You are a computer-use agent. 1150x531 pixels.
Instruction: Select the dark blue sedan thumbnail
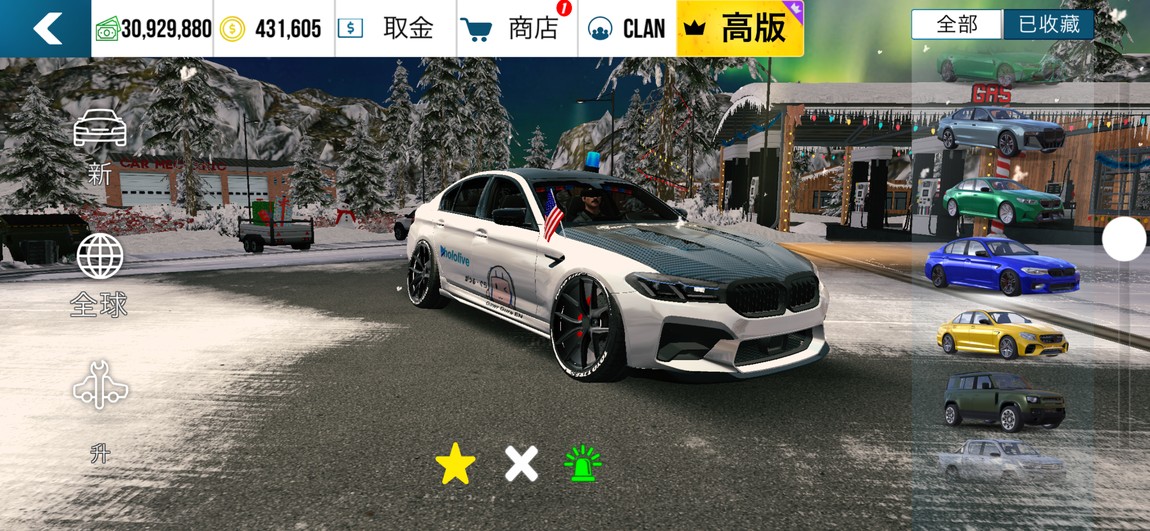pos(1001,265)
